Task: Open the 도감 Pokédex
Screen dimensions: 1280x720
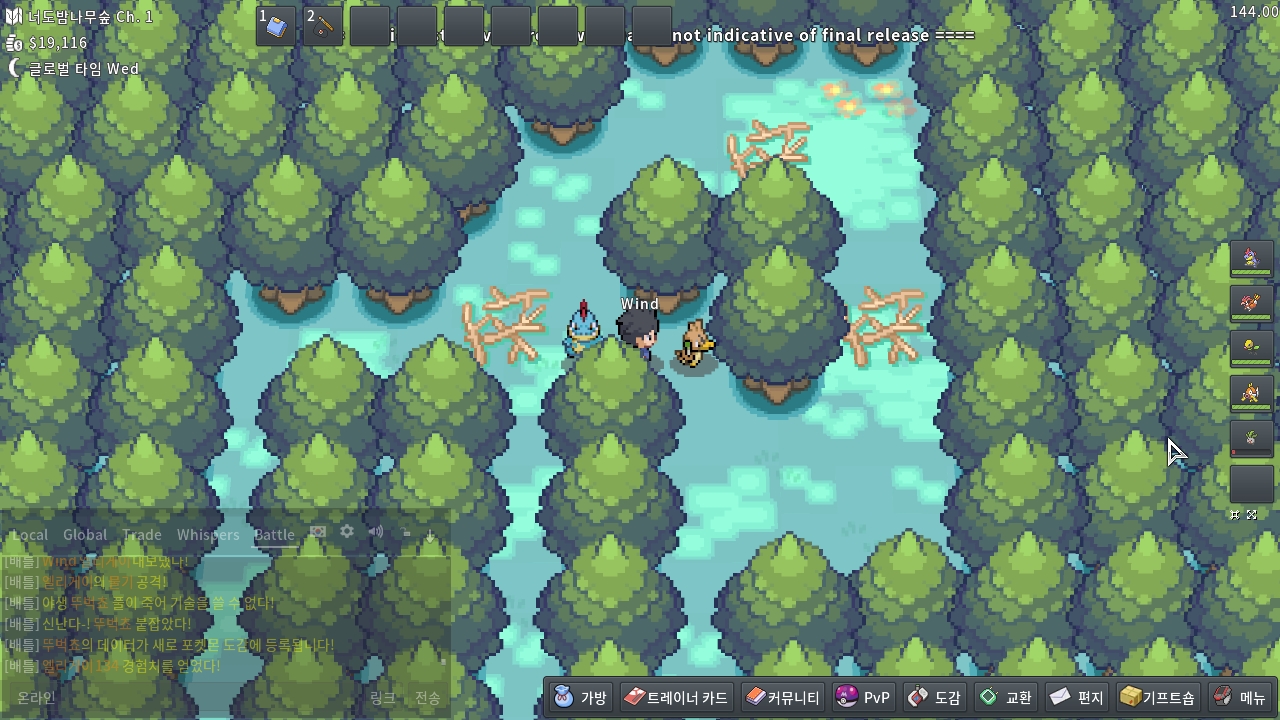Action: tap(934, 697)
